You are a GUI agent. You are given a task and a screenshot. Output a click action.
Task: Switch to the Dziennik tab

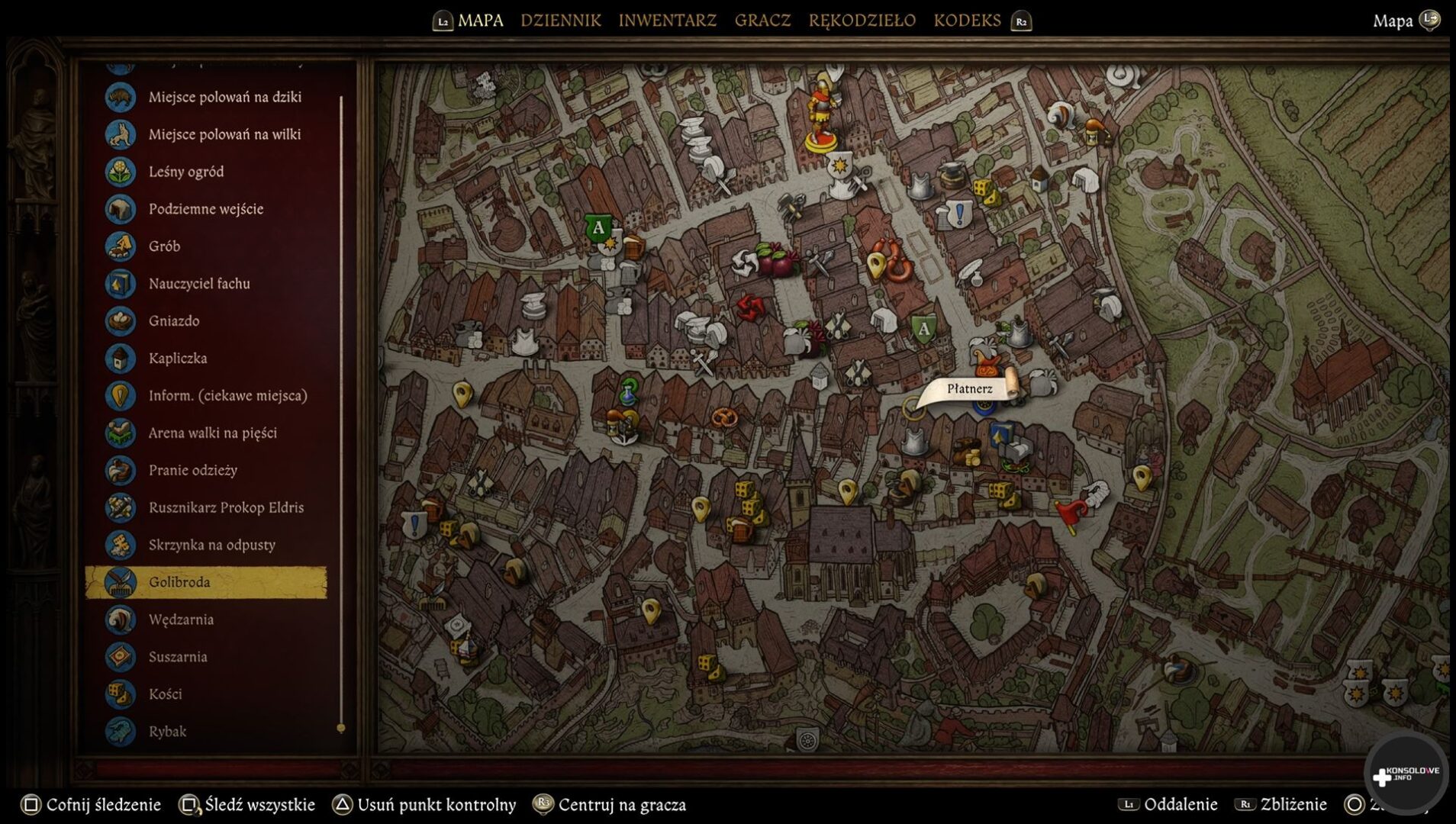pyautogui.click(x=560, y=21)
